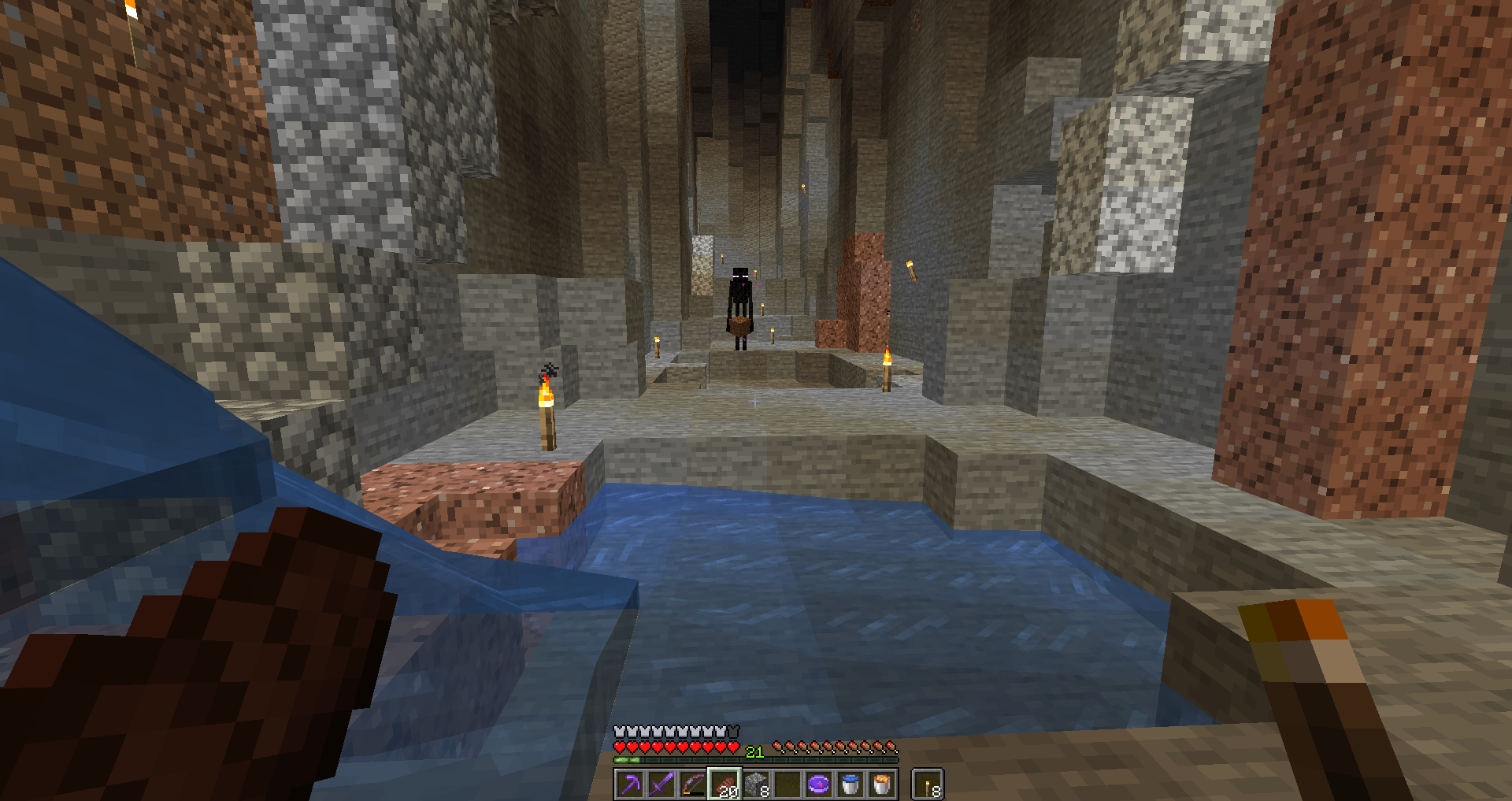Choose the water bucket in the hotbar
Viewport: 1512px width, 801px height.
(850, 784)
